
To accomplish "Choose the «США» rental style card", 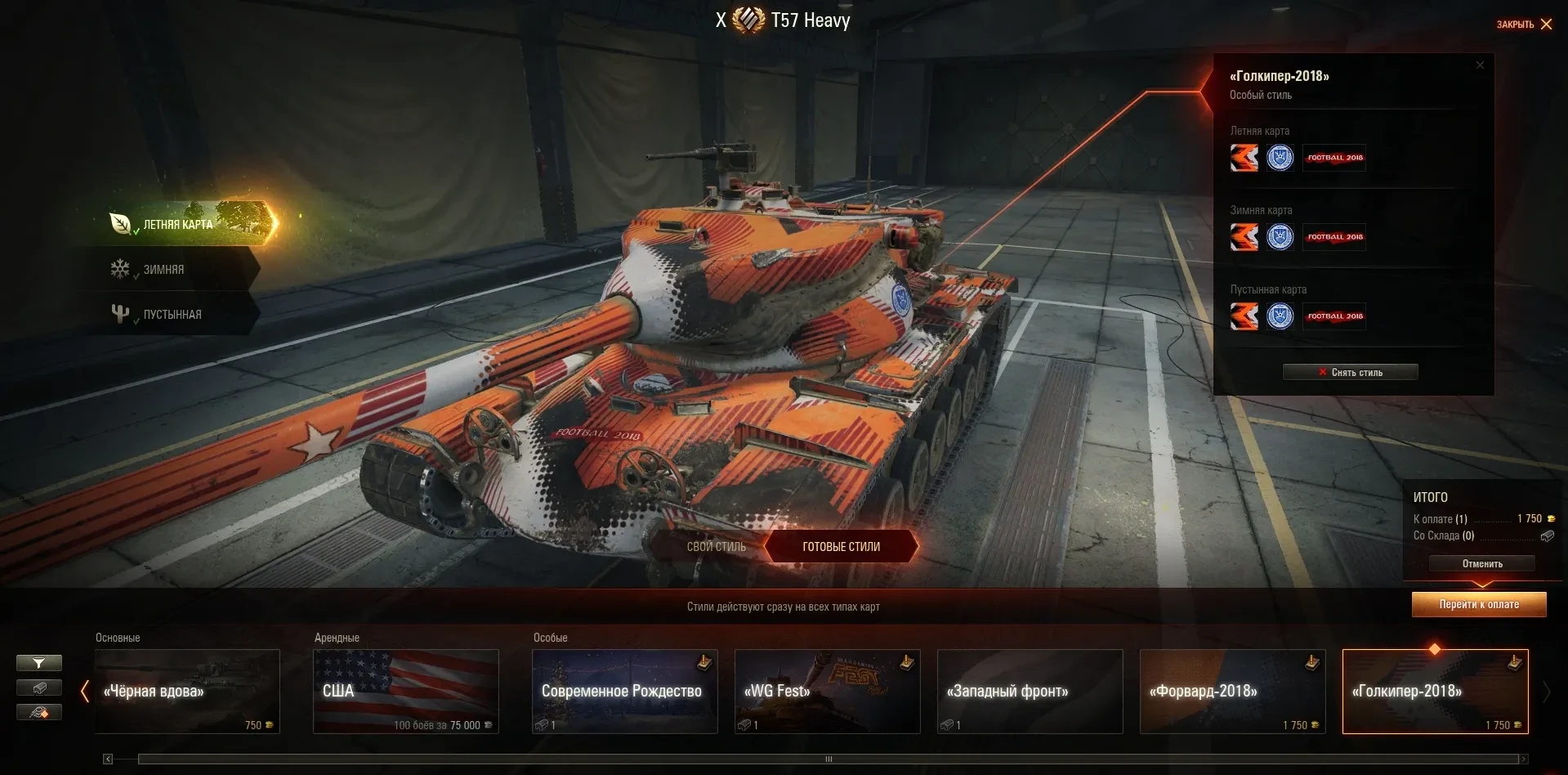I will [x=406, y=692].
